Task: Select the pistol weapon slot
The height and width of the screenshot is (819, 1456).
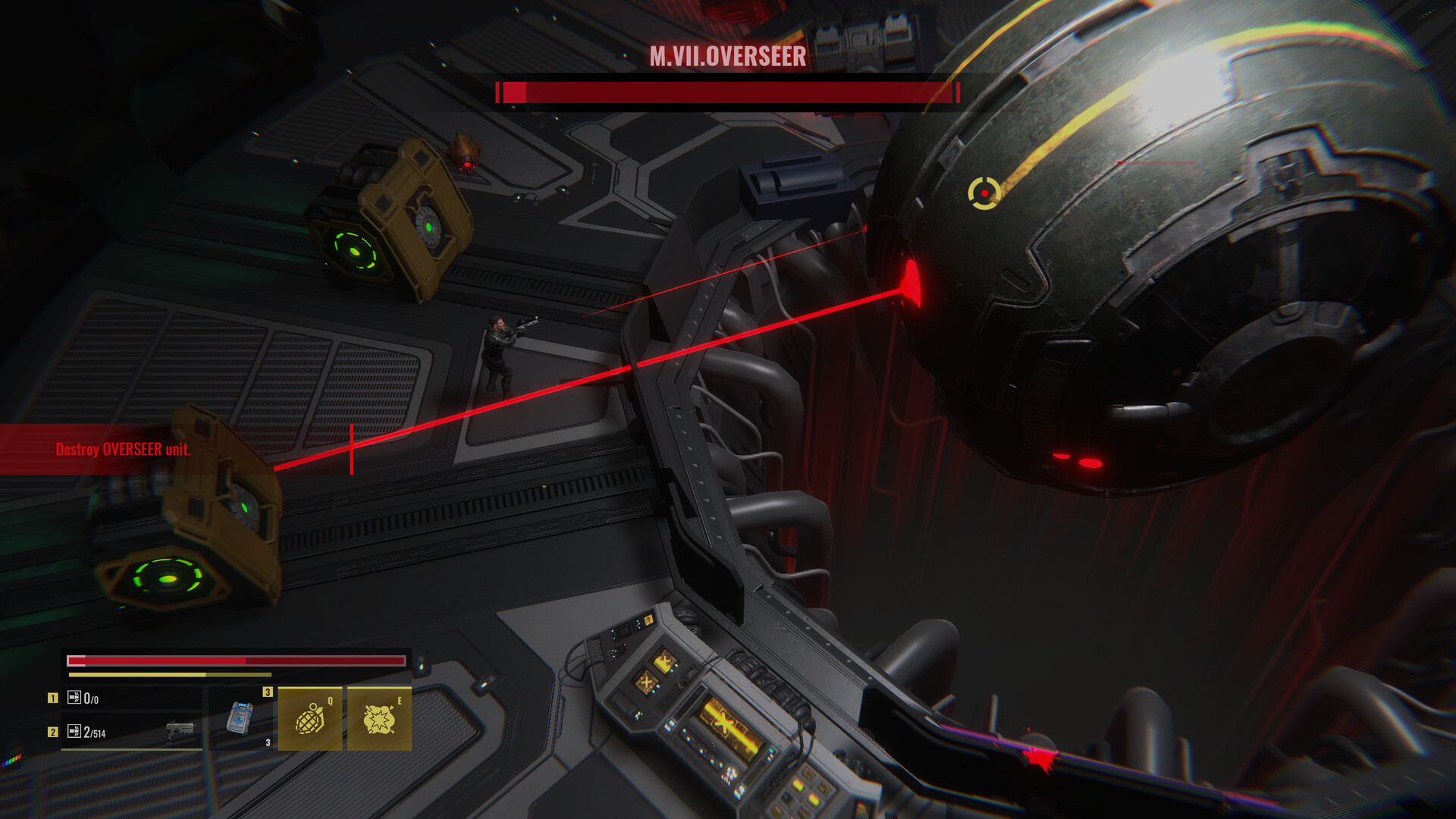Action: coord(130,732)
